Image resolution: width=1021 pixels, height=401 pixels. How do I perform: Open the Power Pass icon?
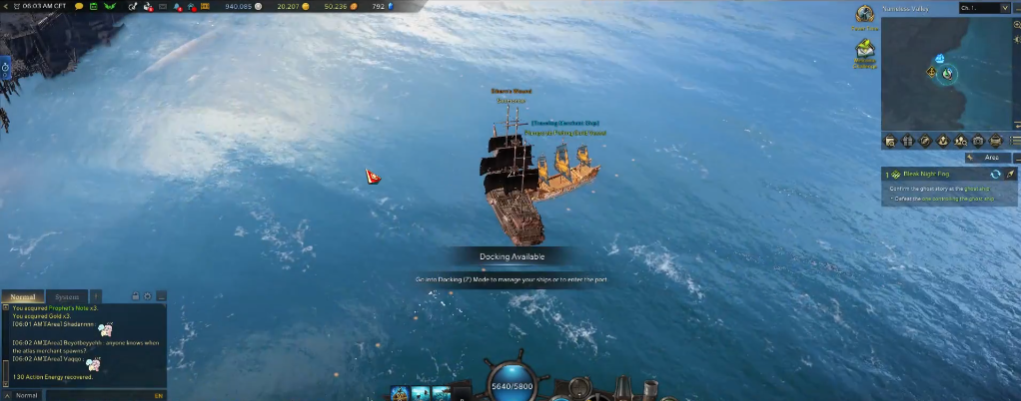(865, 15)
